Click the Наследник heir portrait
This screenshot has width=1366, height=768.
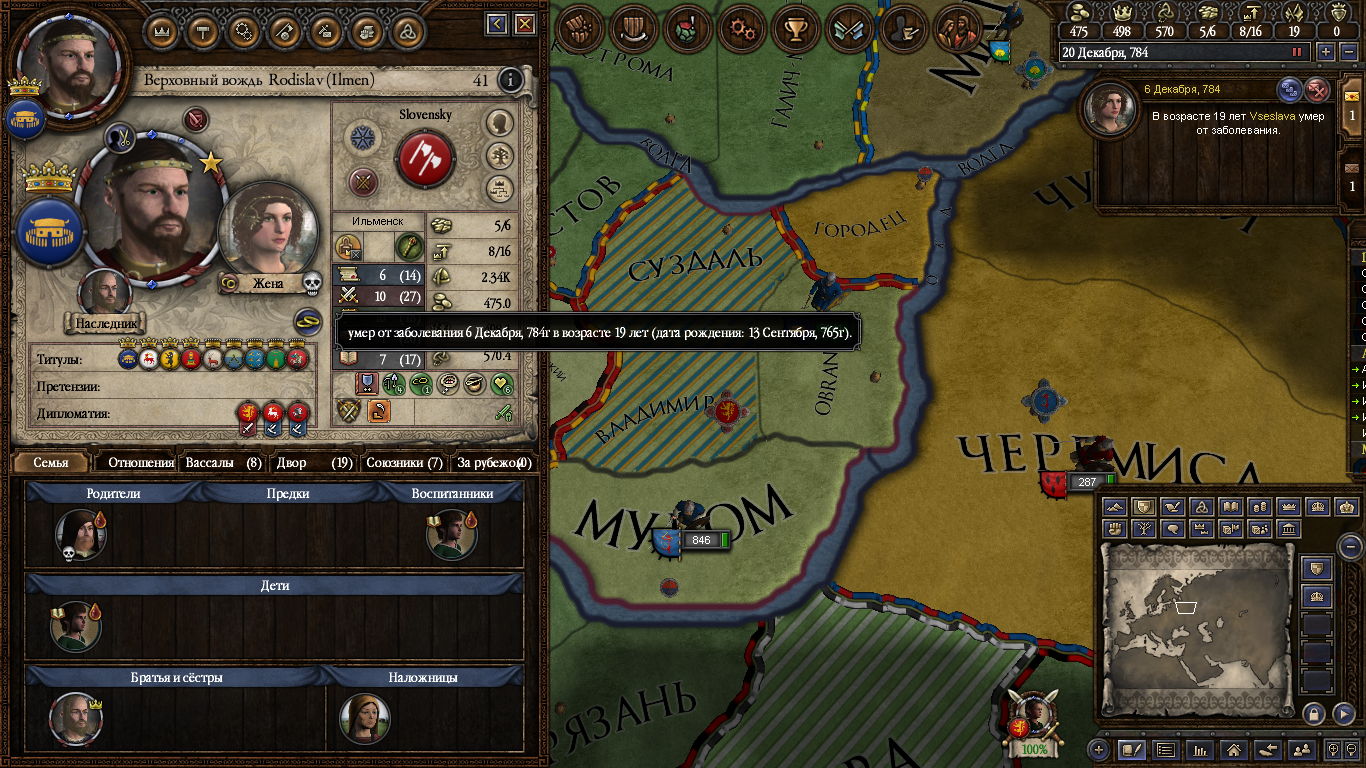click(x=105, y=294)
